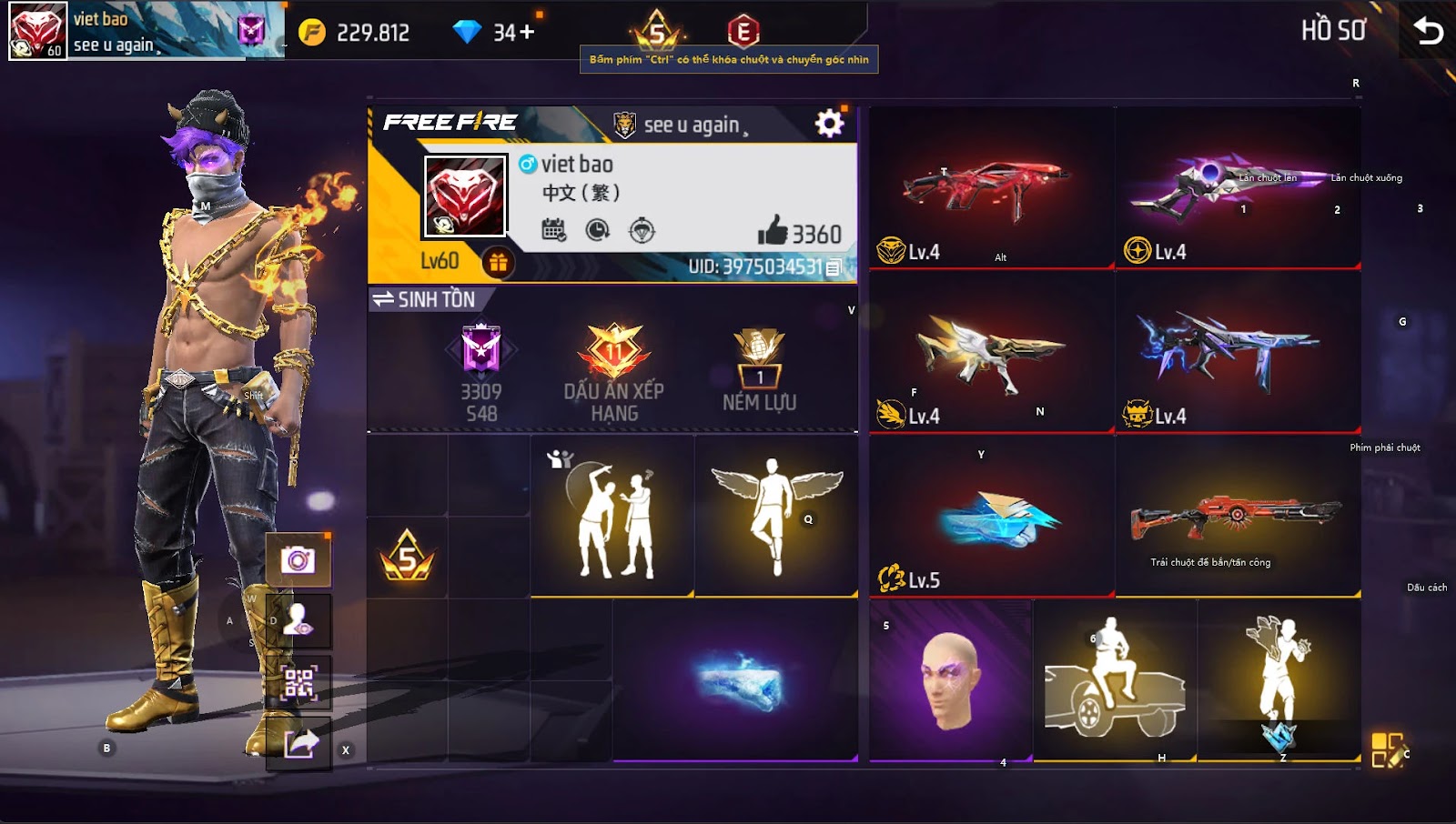The image size is (1456, 824).
Task: Open the edit showcase layout icon
Action: (1388, 750)
